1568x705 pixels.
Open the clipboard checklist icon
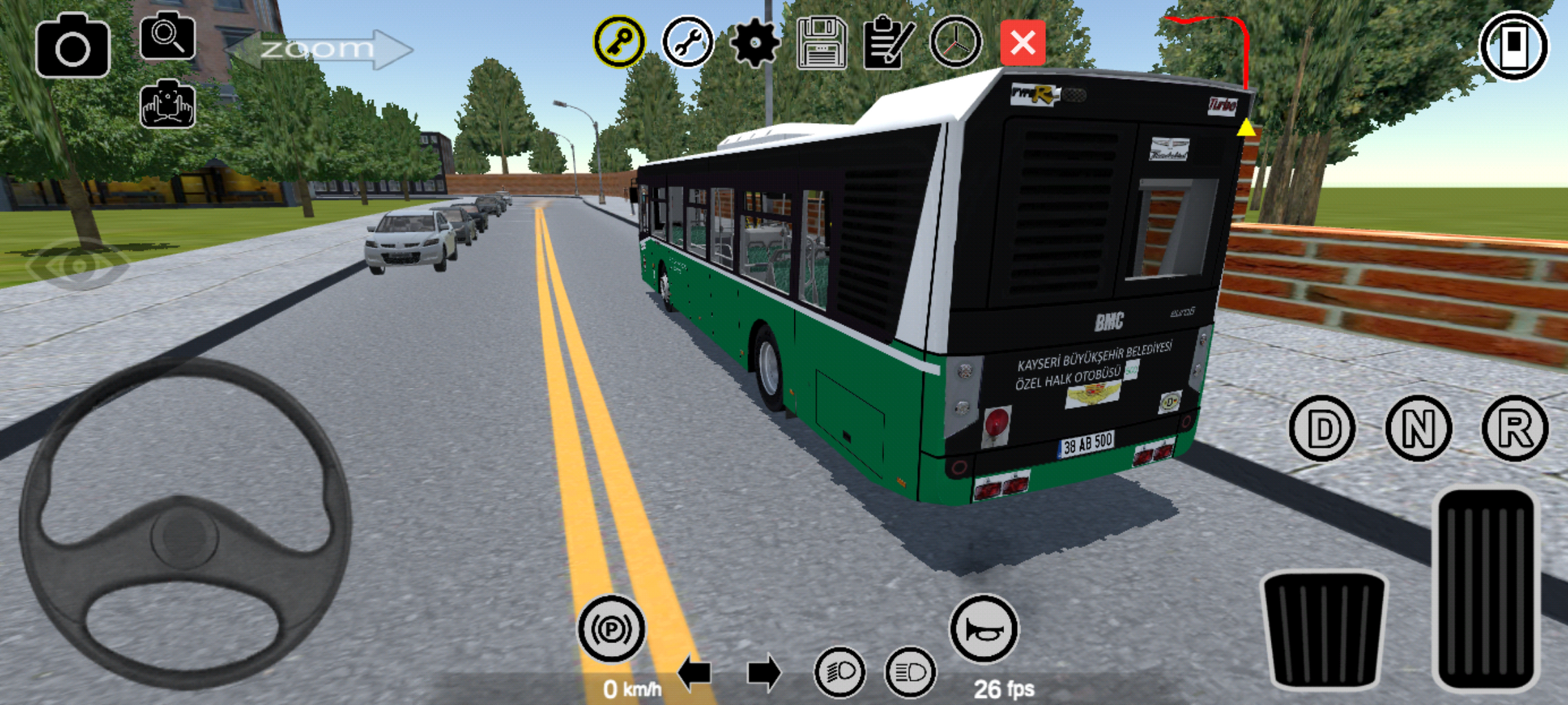(888, 43)
